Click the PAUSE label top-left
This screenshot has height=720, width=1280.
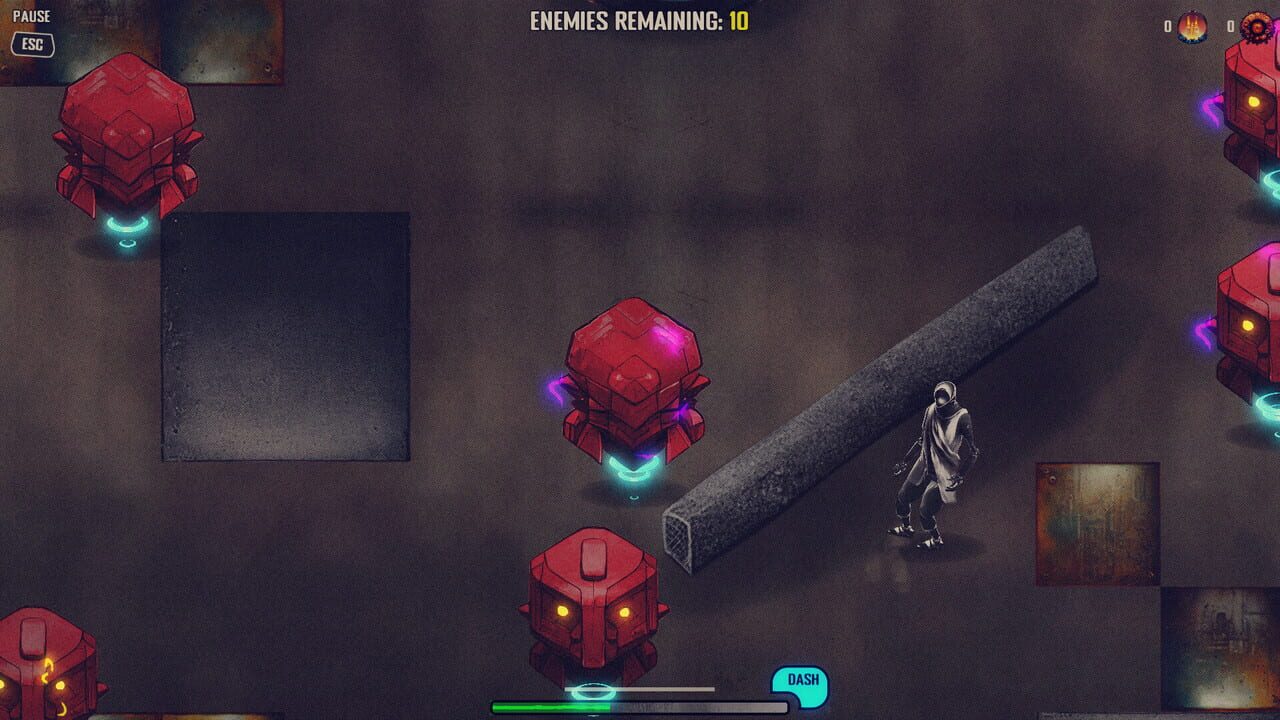(x=33, y=14)
